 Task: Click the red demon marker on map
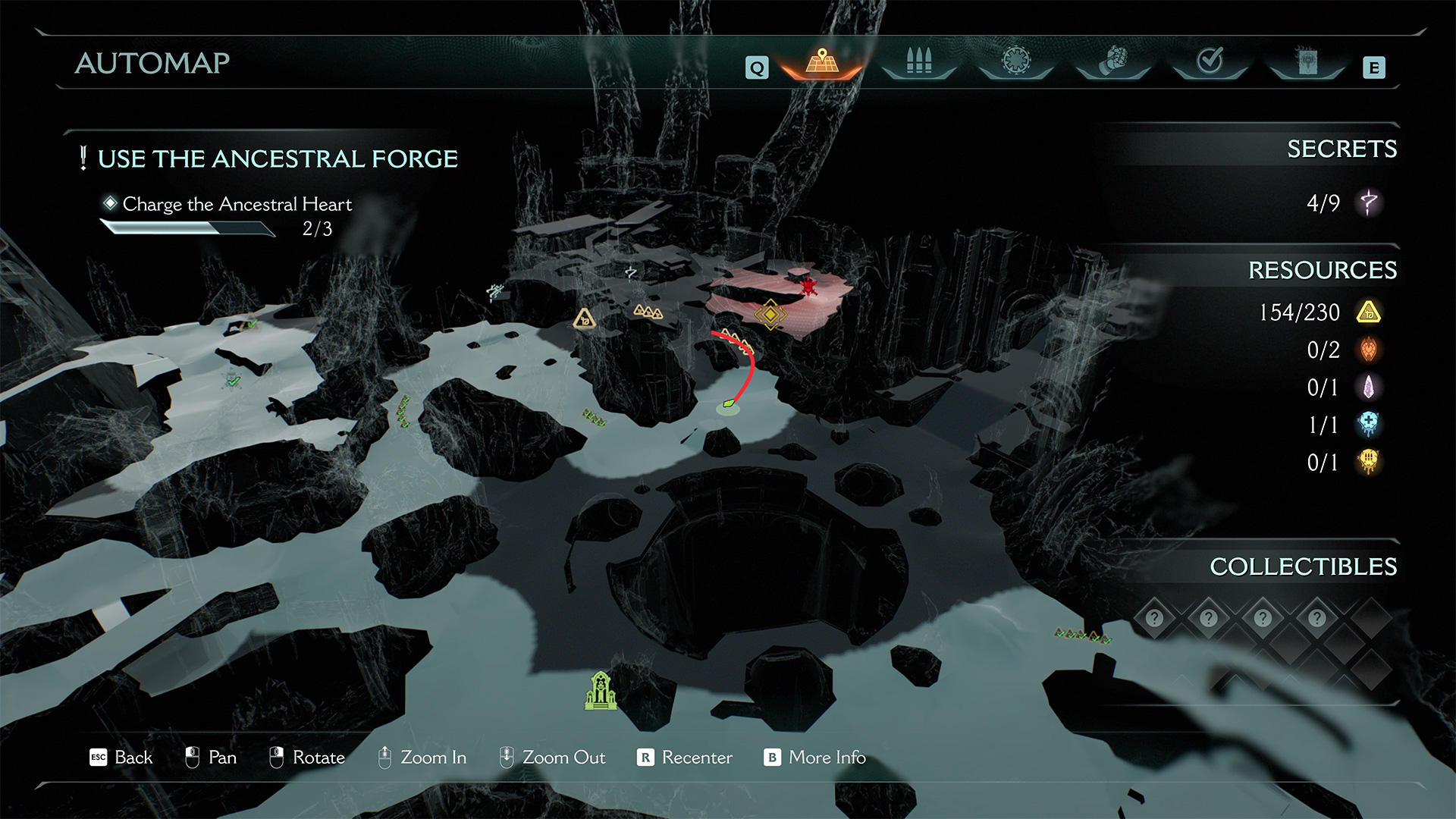coord(809,286)
